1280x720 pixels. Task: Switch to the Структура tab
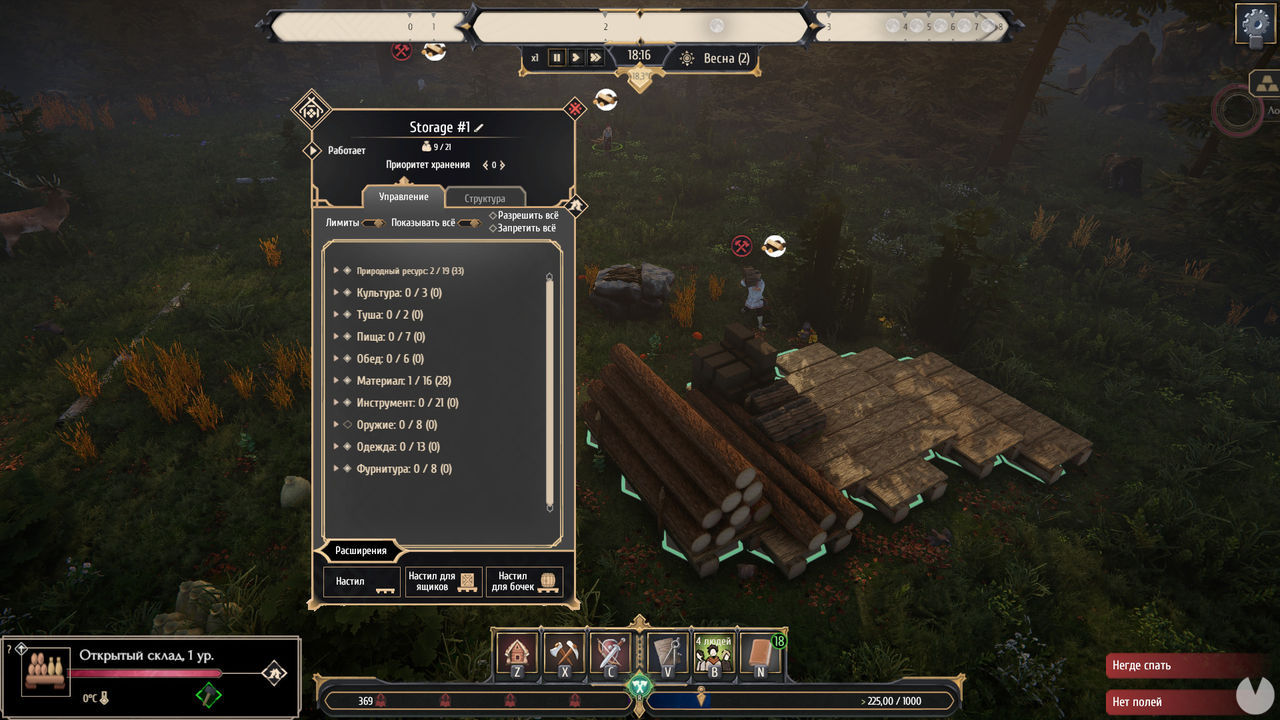(485, 198)
